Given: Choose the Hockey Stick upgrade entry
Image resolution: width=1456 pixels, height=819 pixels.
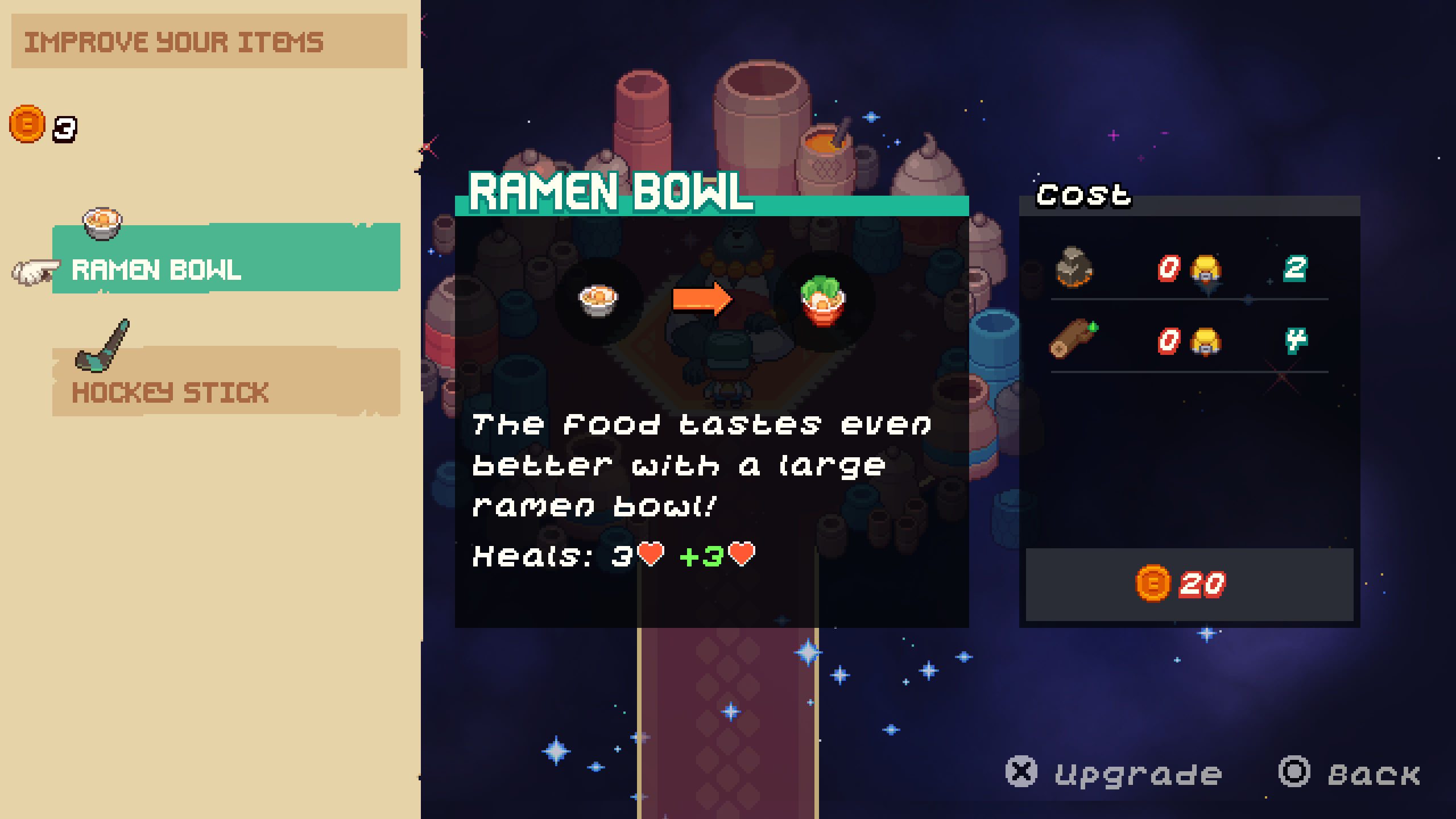Looking at the screenshot, I should coord(226,382).
